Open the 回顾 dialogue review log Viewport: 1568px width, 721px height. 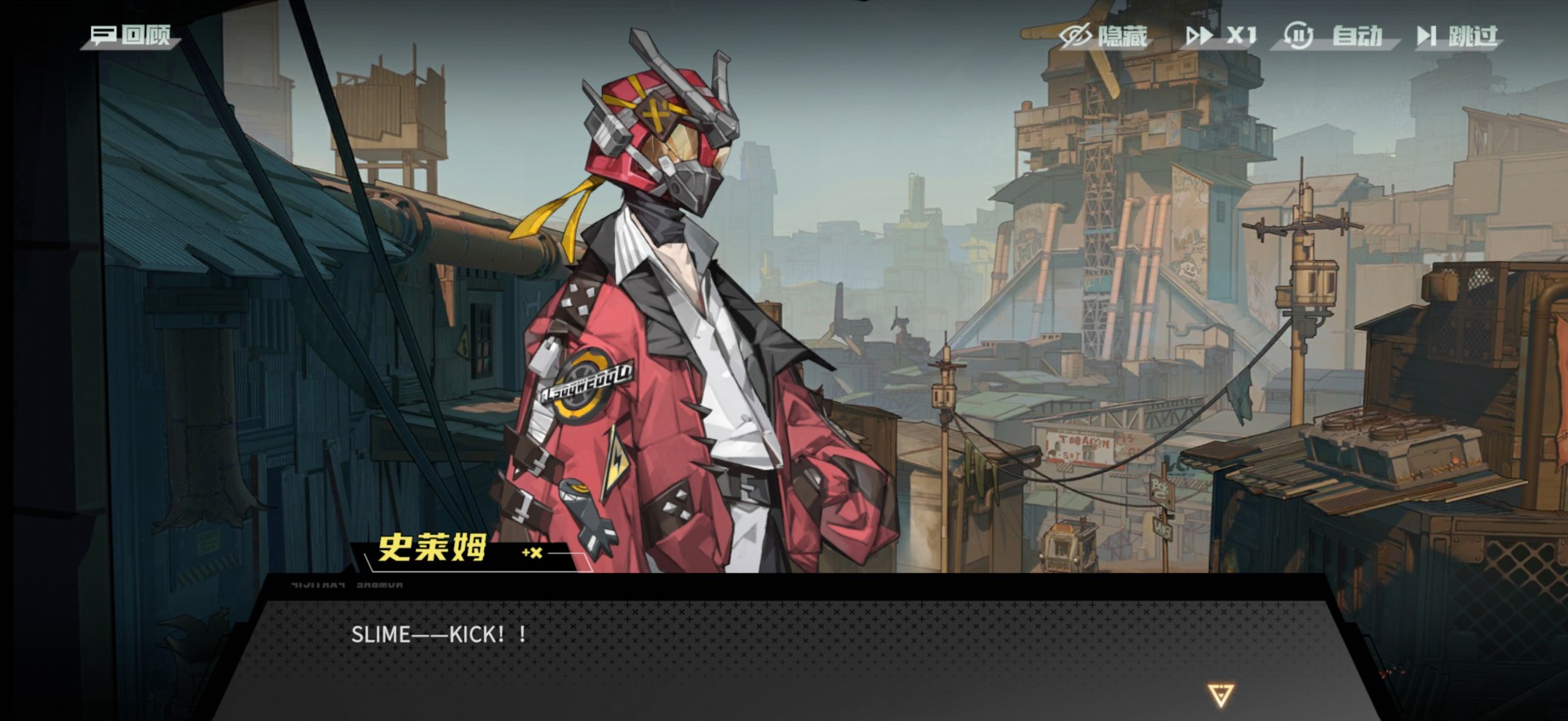pyautogui.click(x=131, y=36)
